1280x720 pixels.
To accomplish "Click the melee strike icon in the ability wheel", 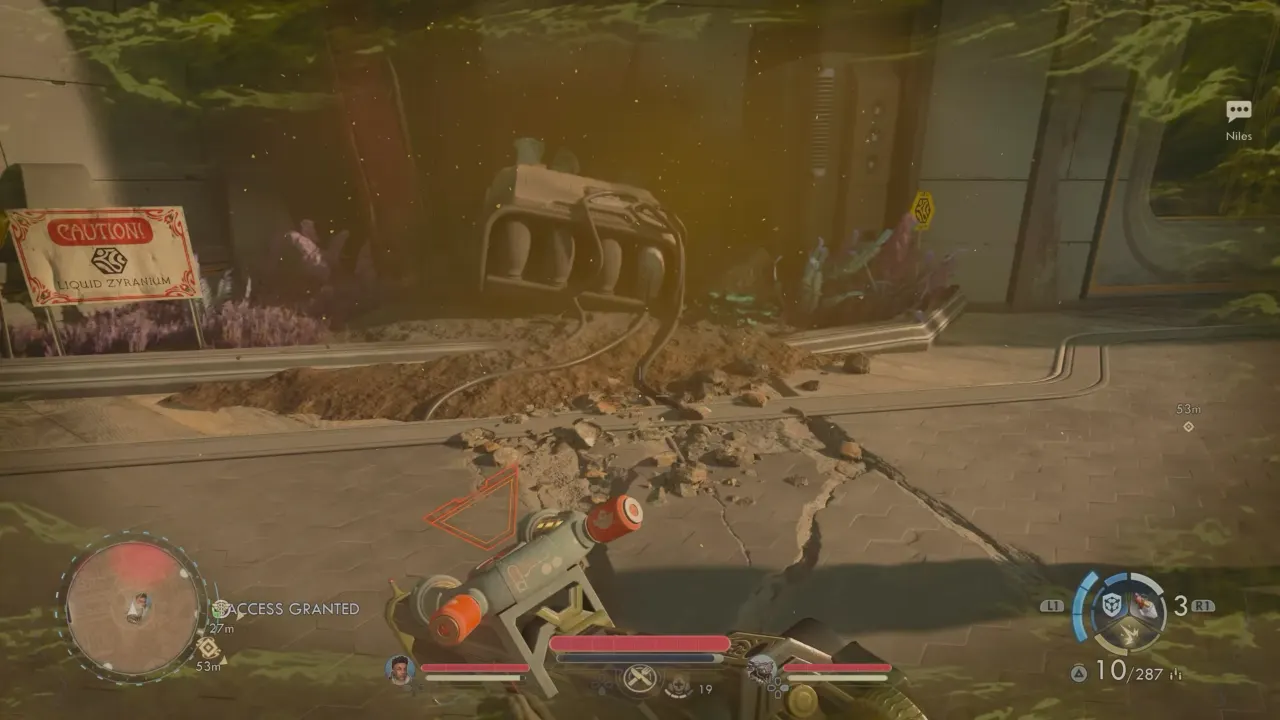I will click(x=1129, y=633).
